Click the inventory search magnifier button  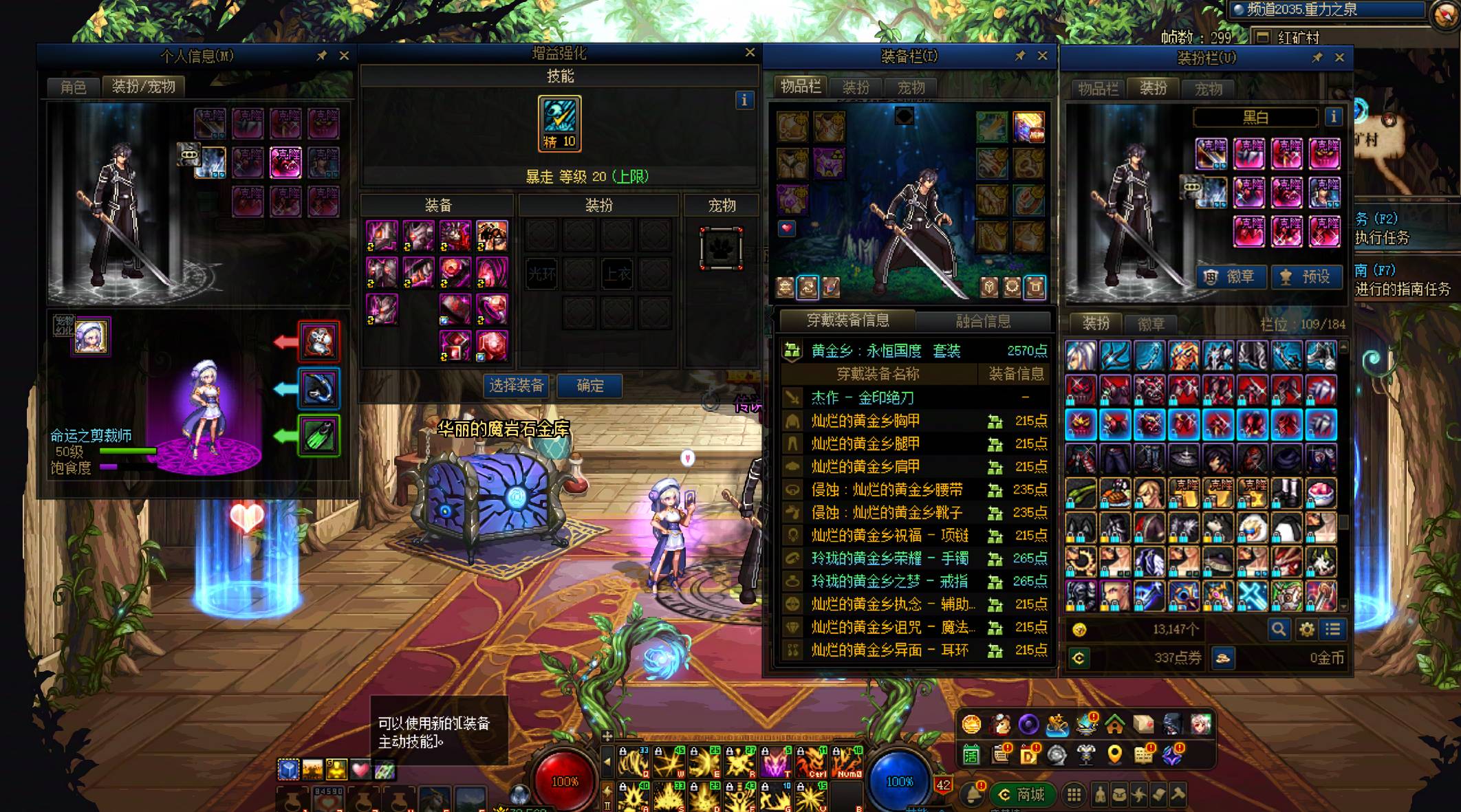[1278, 628]
